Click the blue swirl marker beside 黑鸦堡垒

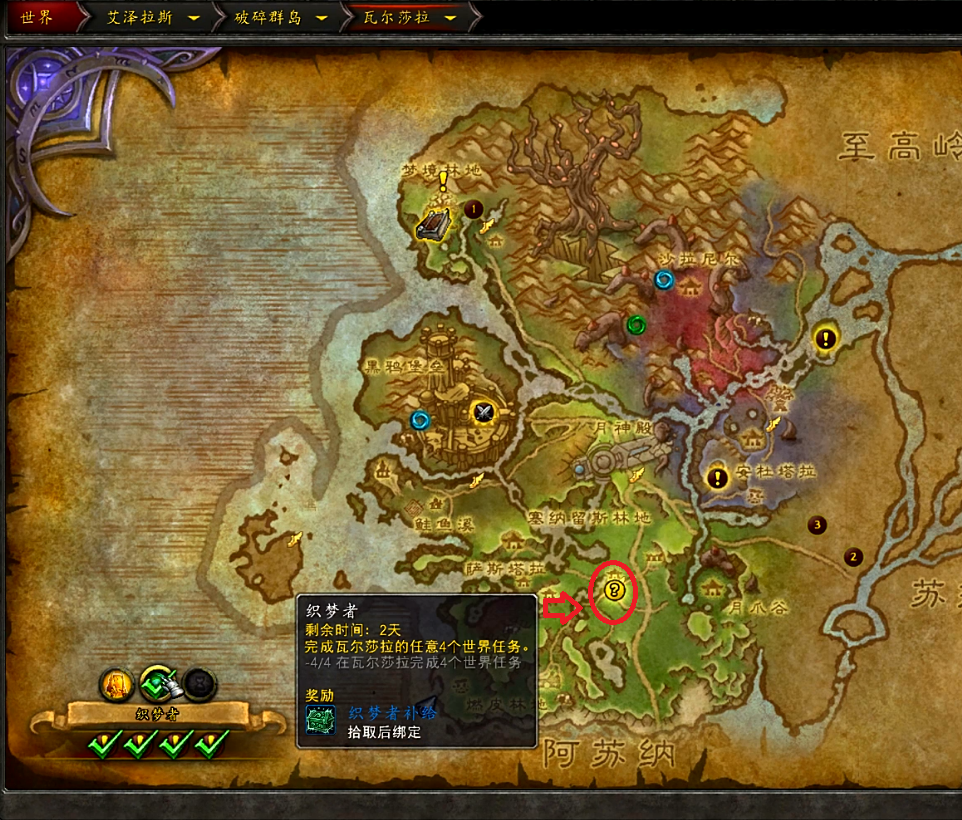coord(420,420)
